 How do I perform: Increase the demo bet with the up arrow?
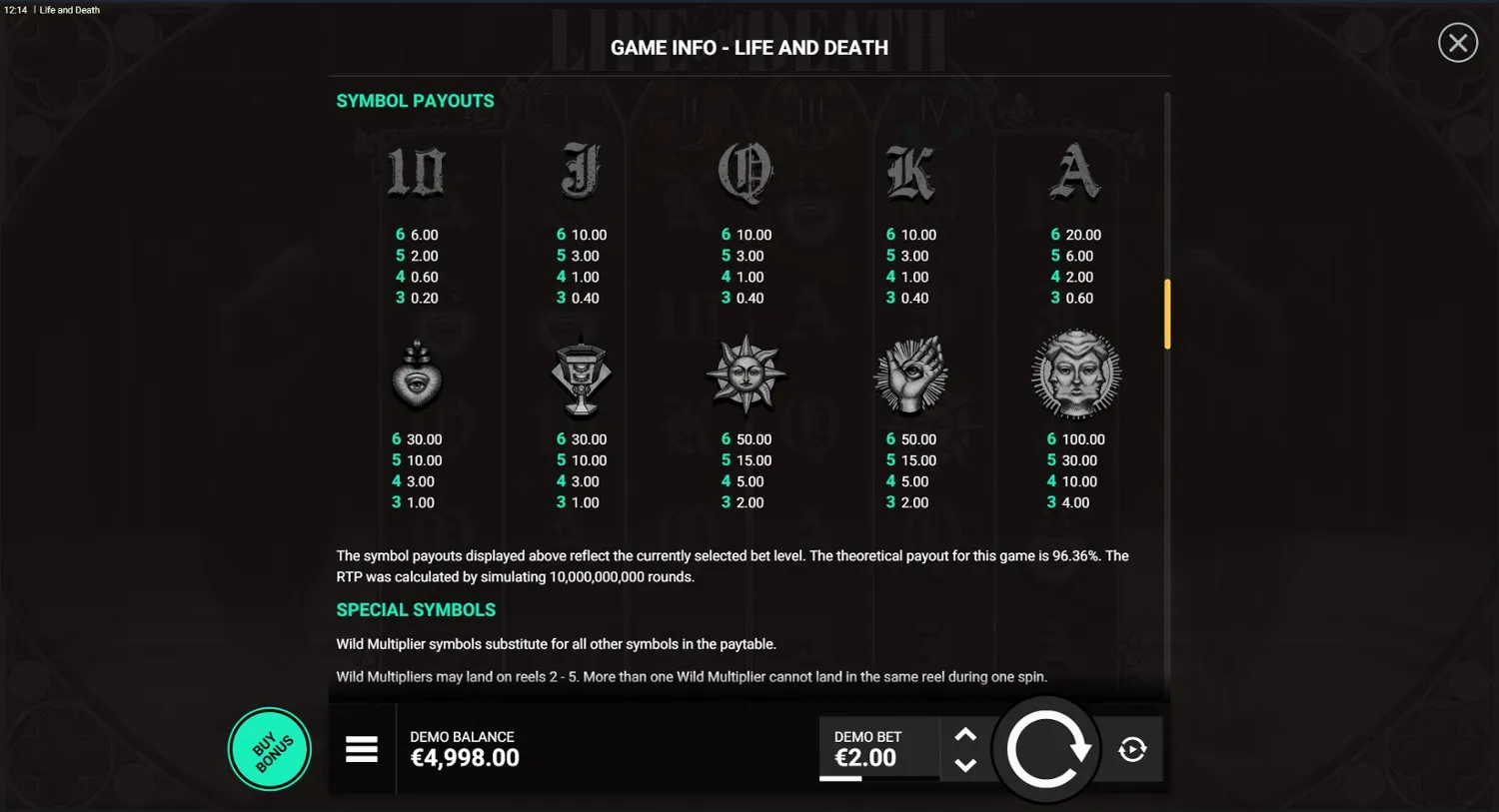click(x=965, y=732)
